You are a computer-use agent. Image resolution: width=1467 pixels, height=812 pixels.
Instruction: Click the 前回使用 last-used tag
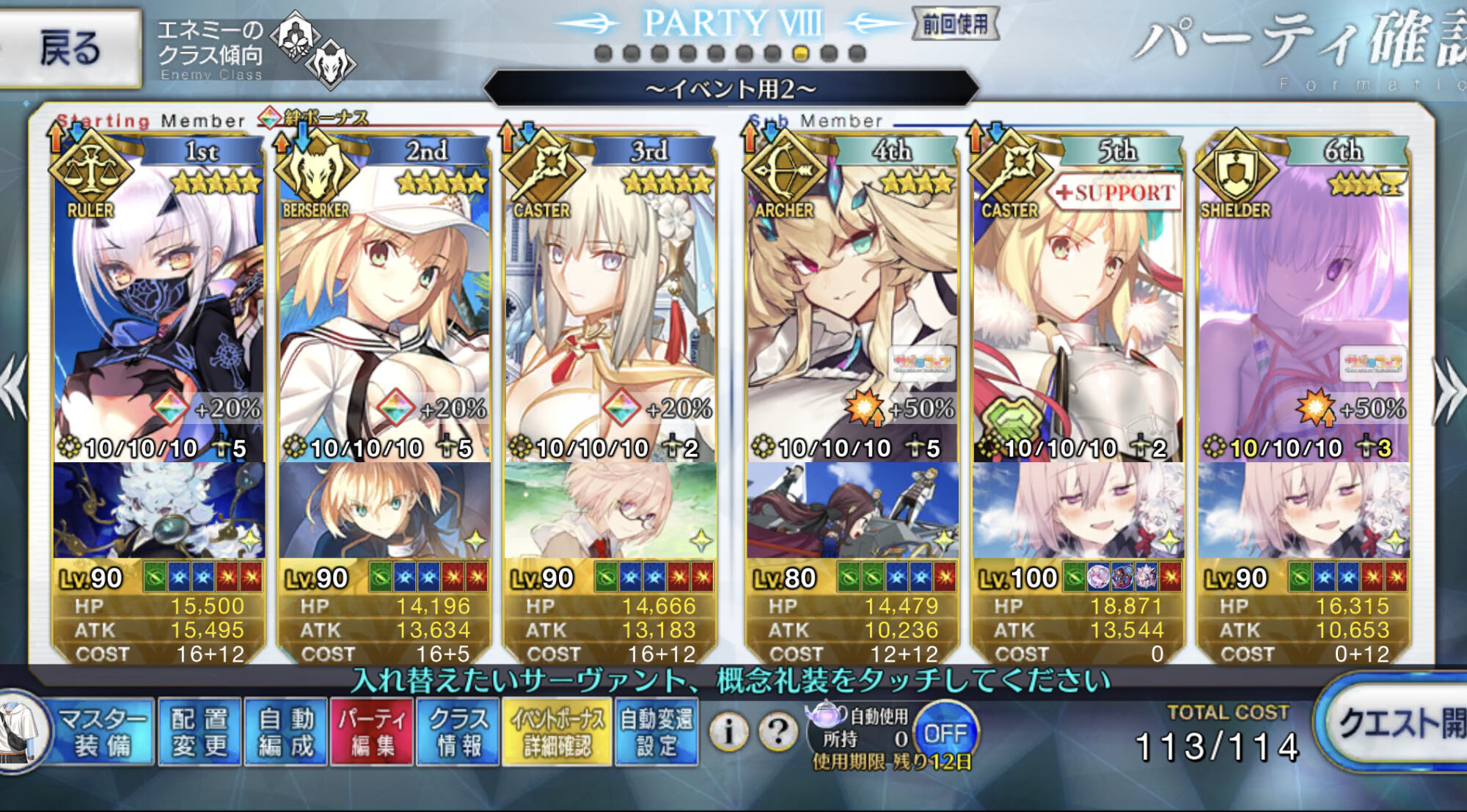coord(955,25)
